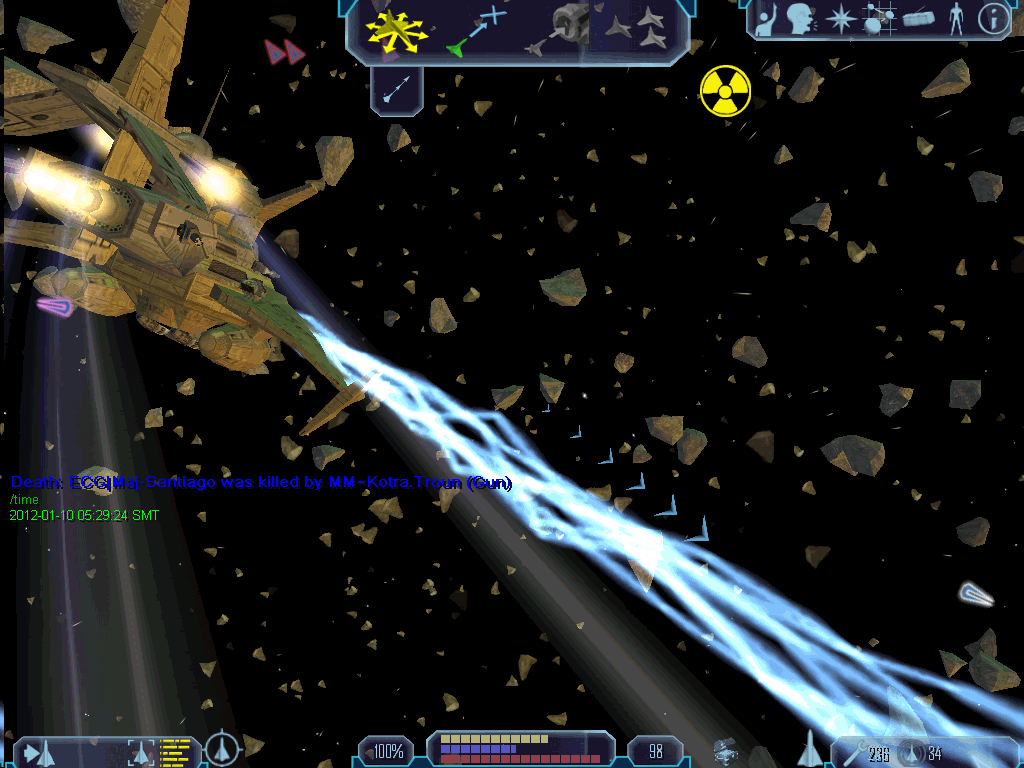
Task: Click the bracketed ship target icon
Action: click(x=141, y=751)
